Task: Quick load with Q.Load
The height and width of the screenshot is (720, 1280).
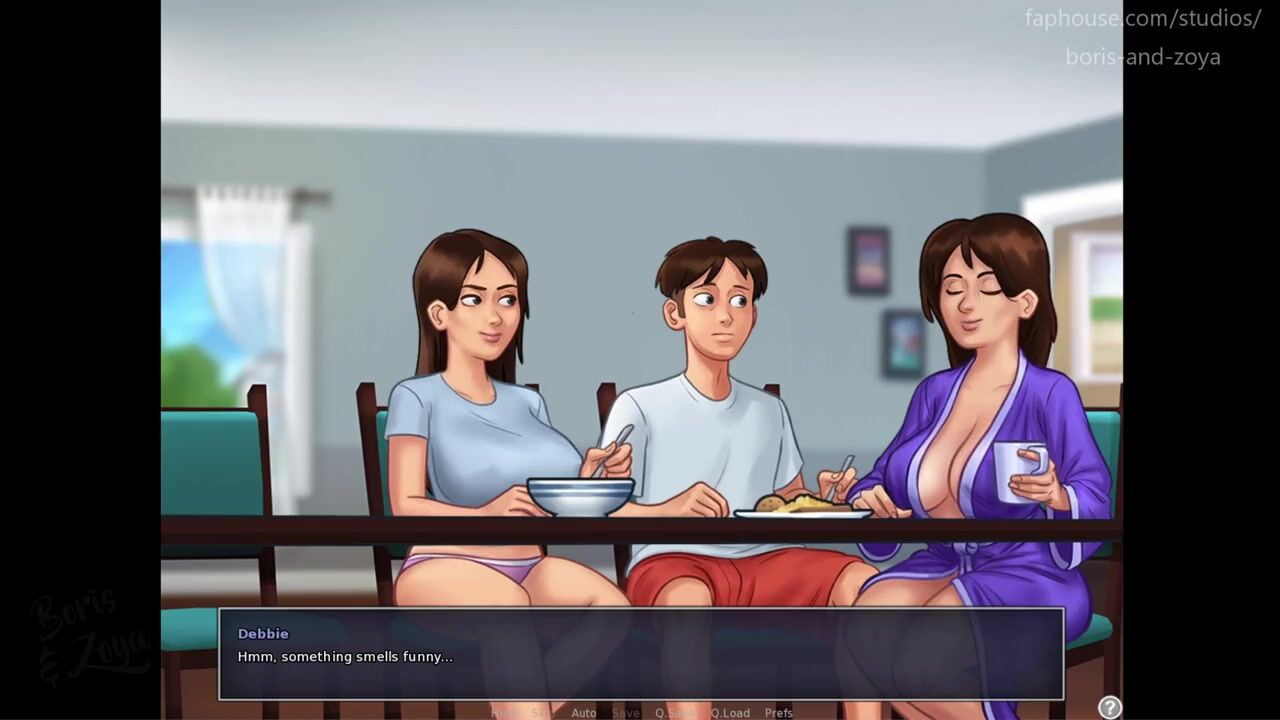Action: (730, 713)
